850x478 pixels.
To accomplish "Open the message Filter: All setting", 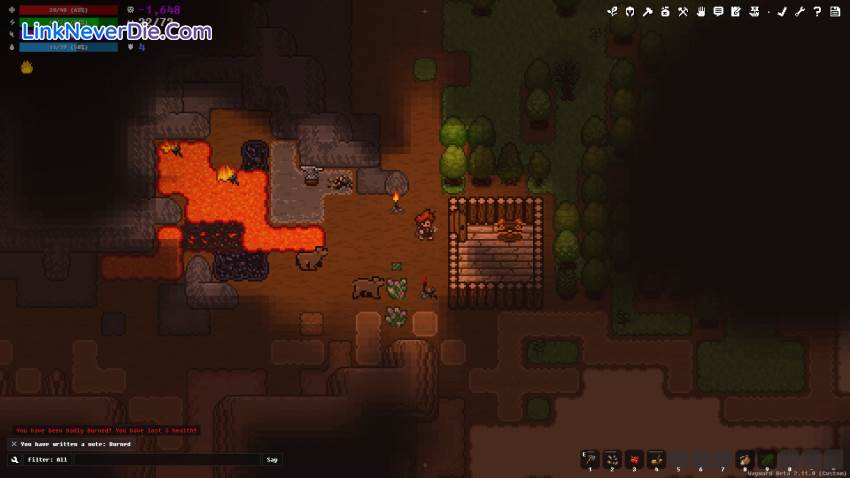I will click(x=47, y=460).
